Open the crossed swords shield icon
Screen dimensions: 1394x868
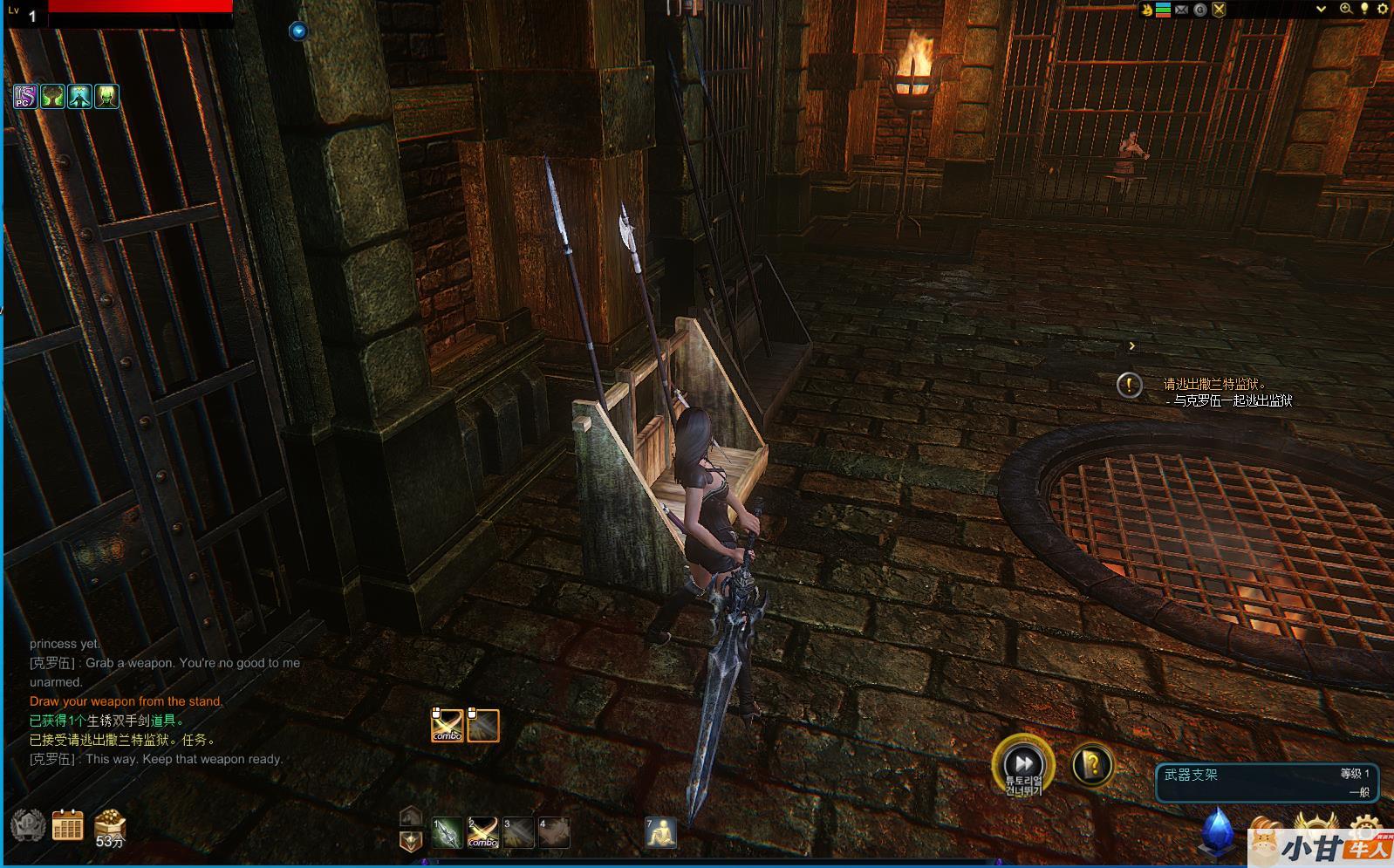(1219, 10)
